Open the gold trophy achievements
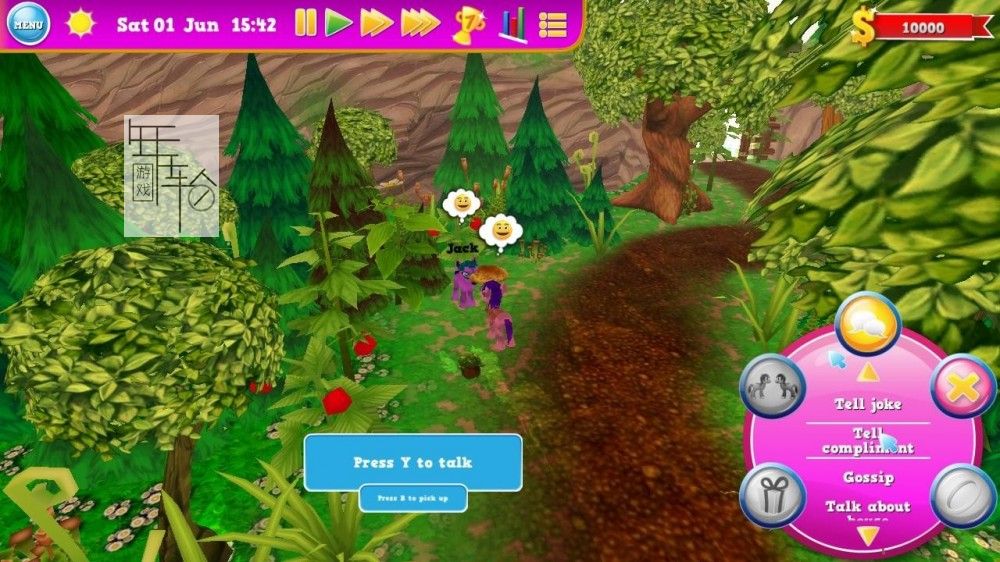1000x562 pixels. tap(467, 25)
